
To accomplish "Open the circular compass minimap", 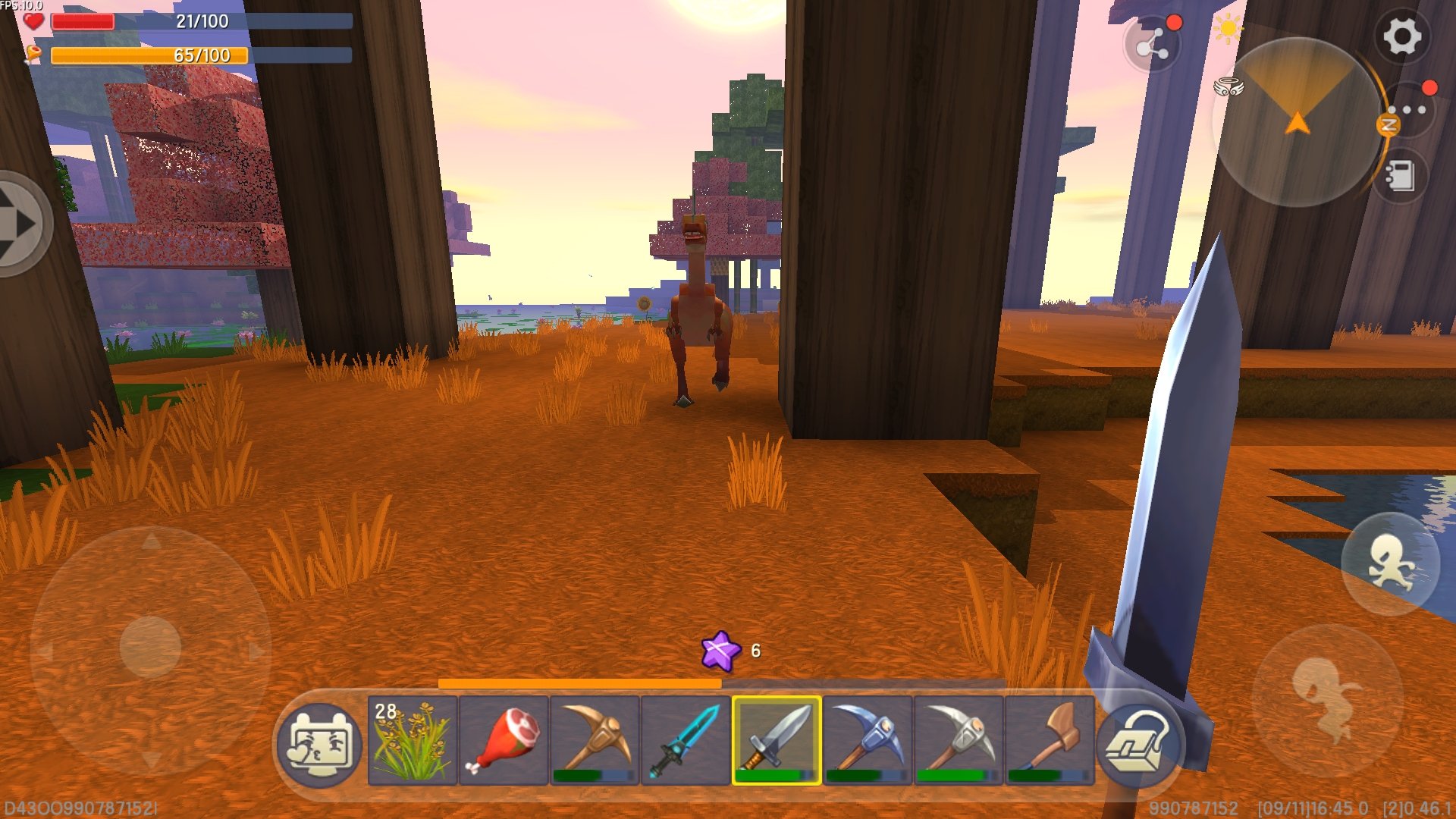I will coord(1297,121).
